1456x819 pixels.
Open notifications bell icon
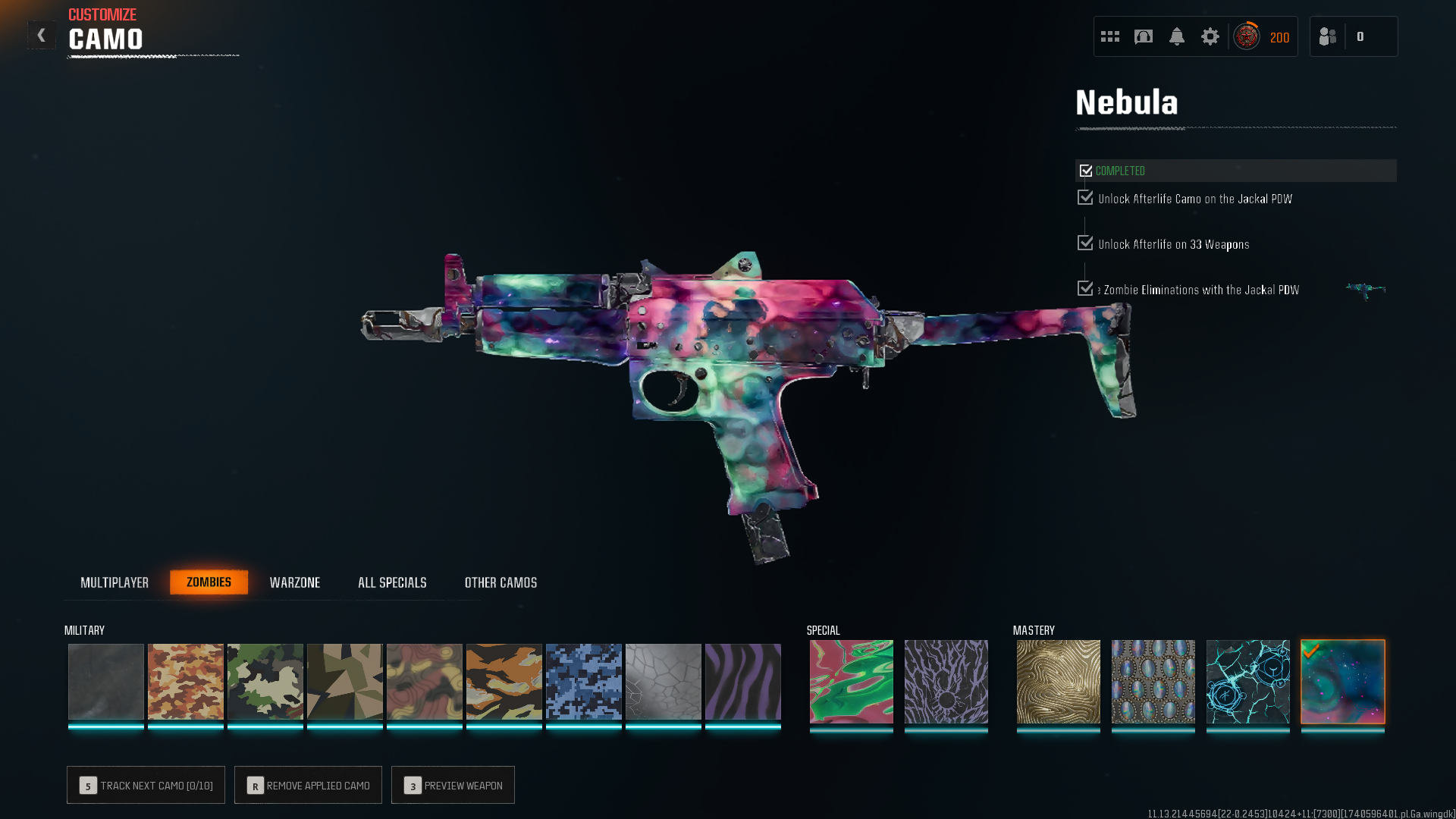[1176, 36]
